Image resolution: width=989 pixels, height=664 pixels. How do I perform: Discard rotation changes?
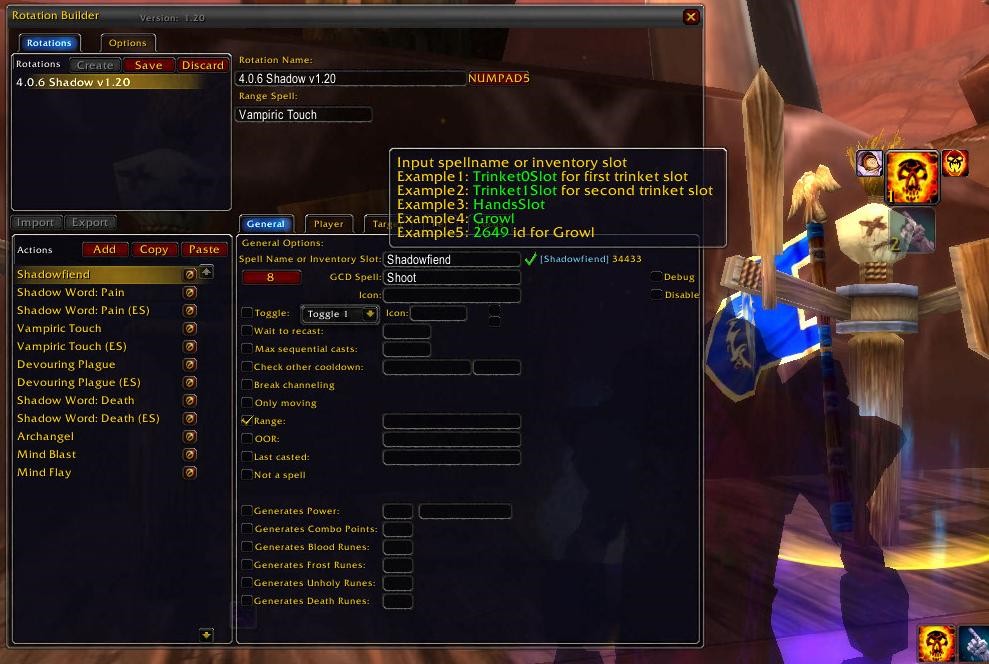[203, 65]
